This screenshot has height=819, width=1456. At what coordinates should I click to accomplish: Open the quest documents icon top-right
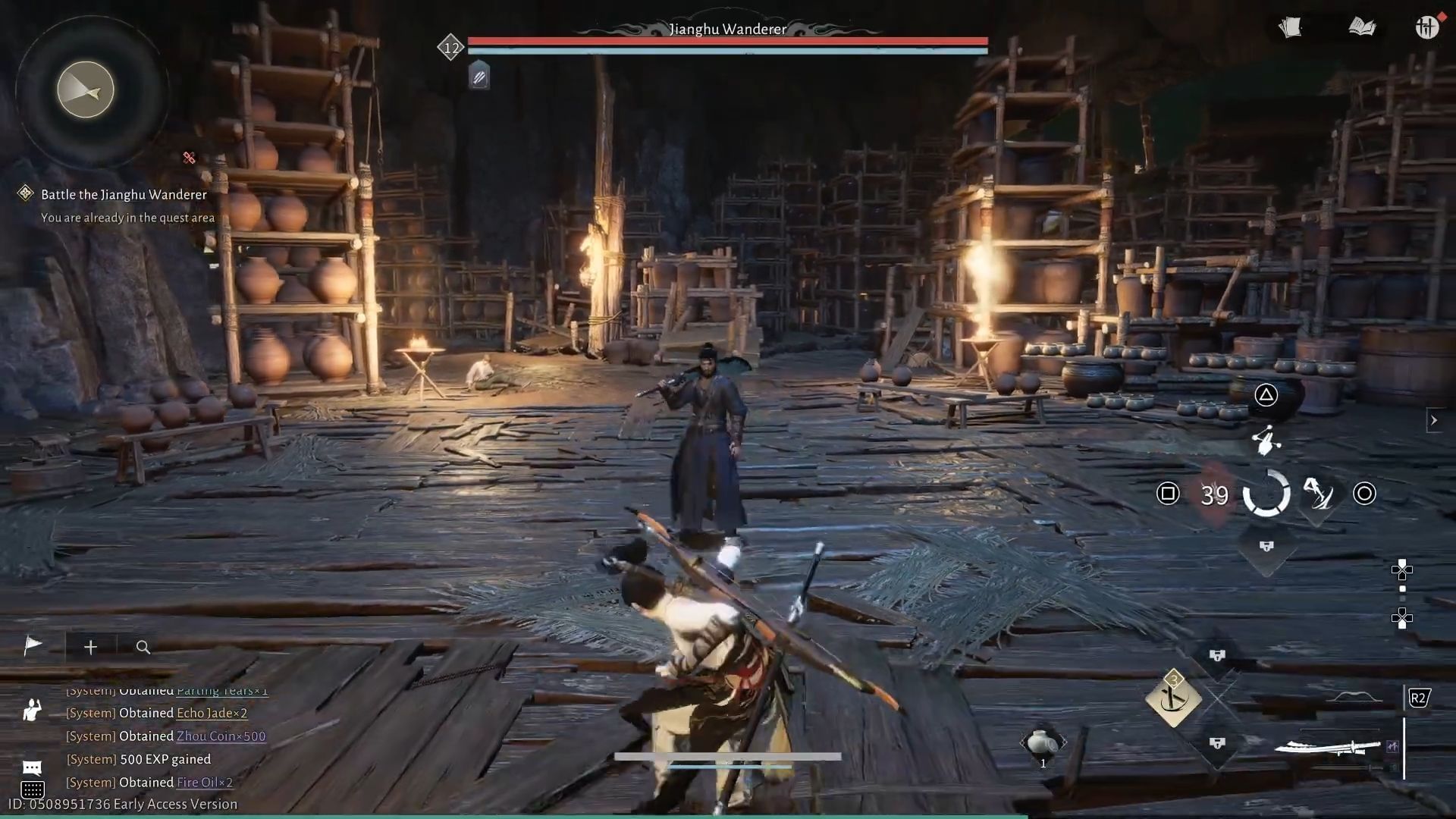pyautogui.click(x=1291, y=28)
